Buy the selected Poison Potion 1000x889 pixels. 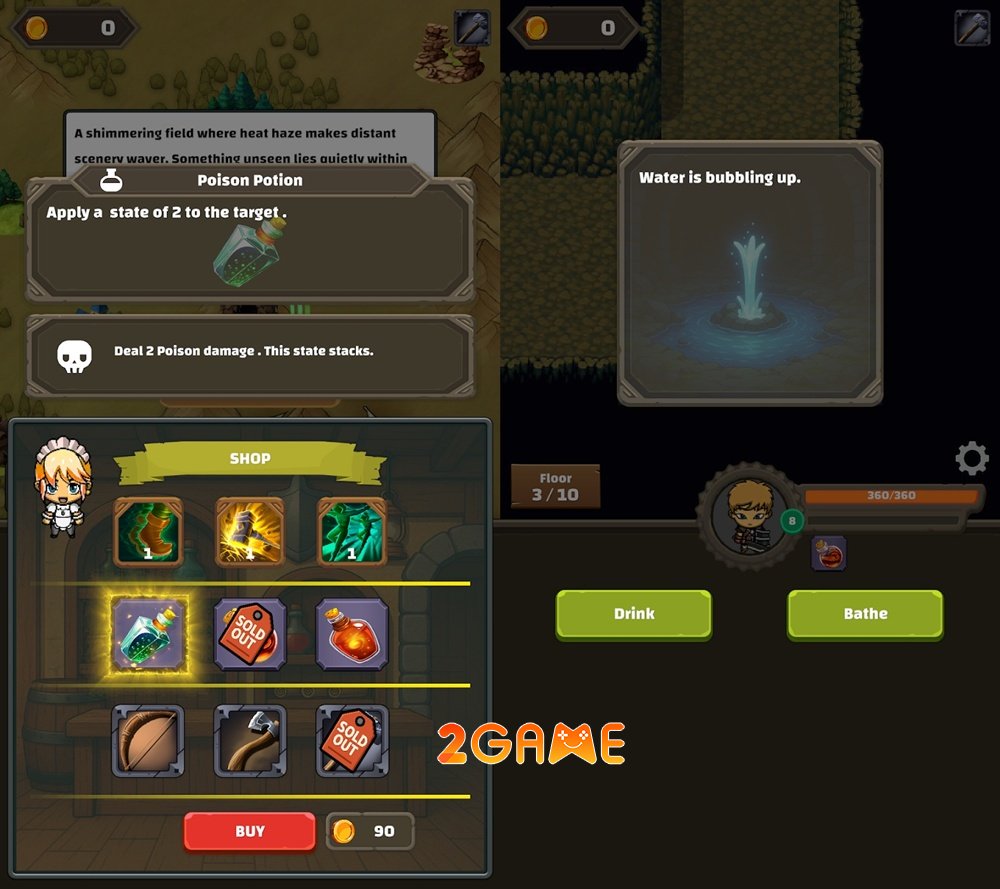coord(249,831)
